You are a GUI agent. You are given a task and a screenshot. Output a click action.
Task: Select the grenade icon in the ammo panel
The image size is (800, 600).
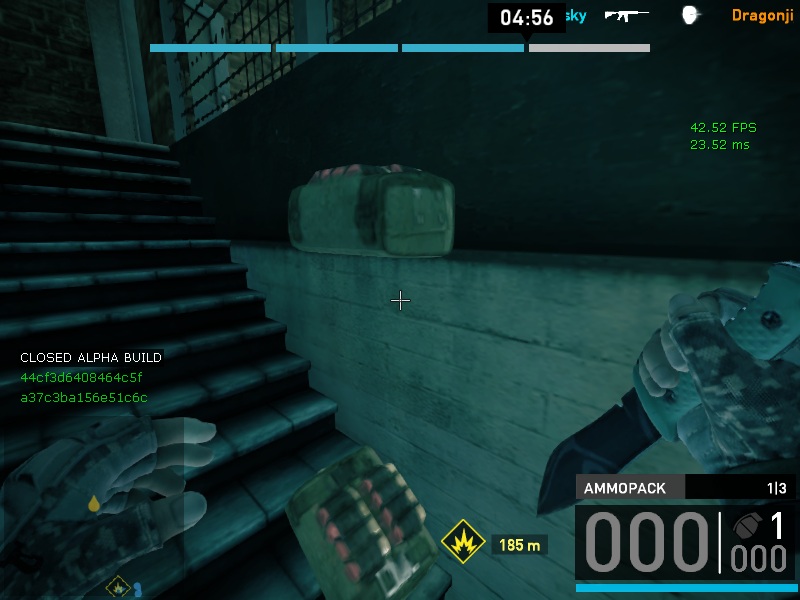tap(745, 526)
